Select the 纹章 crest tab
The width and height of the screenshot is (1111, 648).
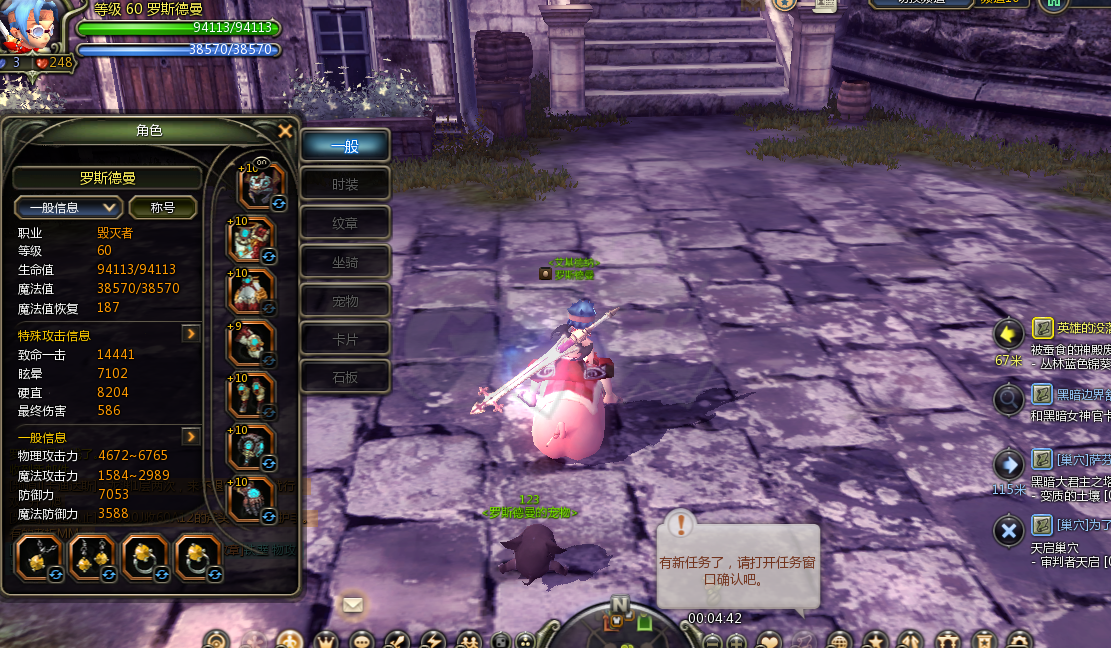click(345, 224)
